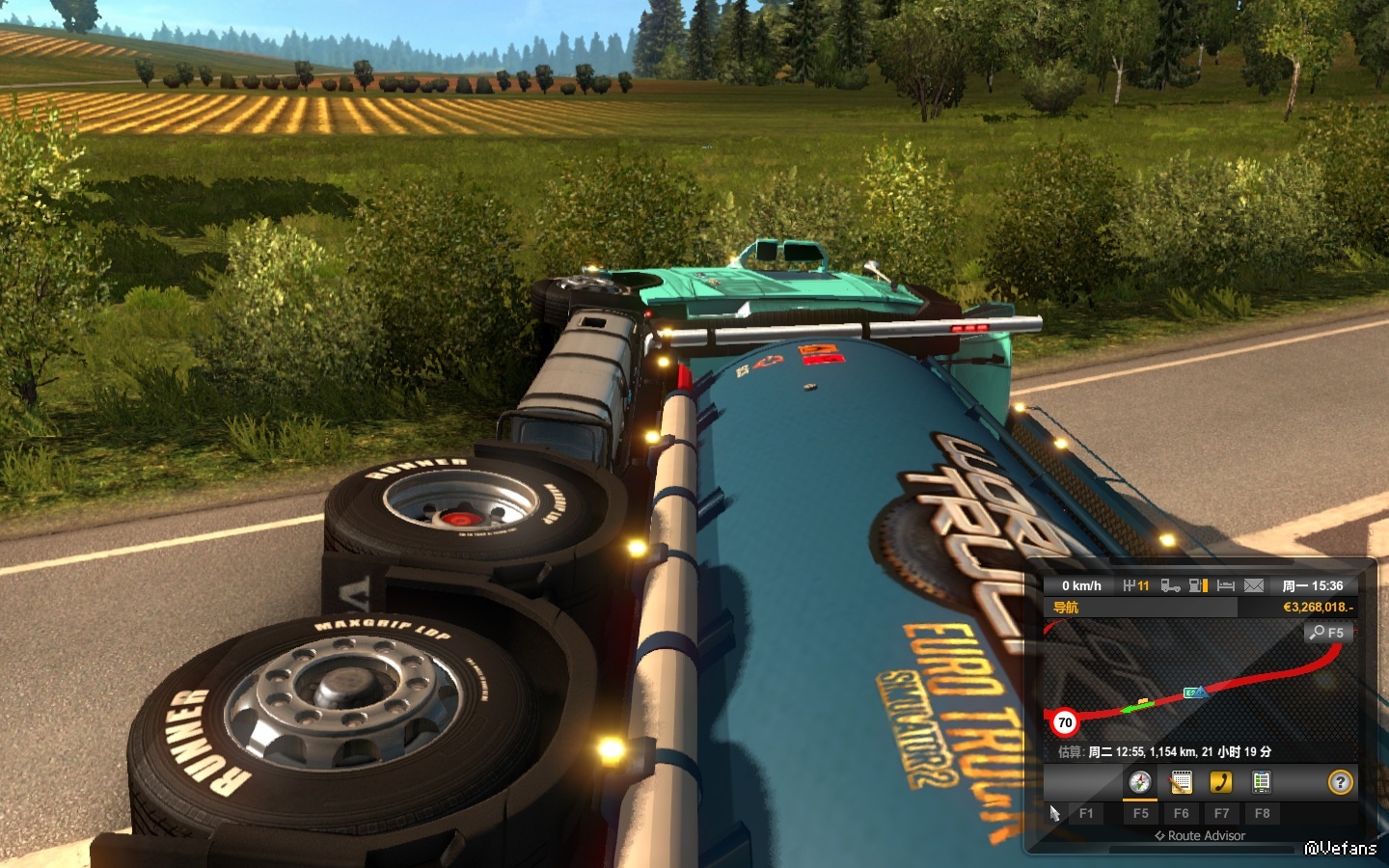Open the navigation compass tab
Image resolution: width=1389 pixels, height=868 pixels.
(1140, 782)
